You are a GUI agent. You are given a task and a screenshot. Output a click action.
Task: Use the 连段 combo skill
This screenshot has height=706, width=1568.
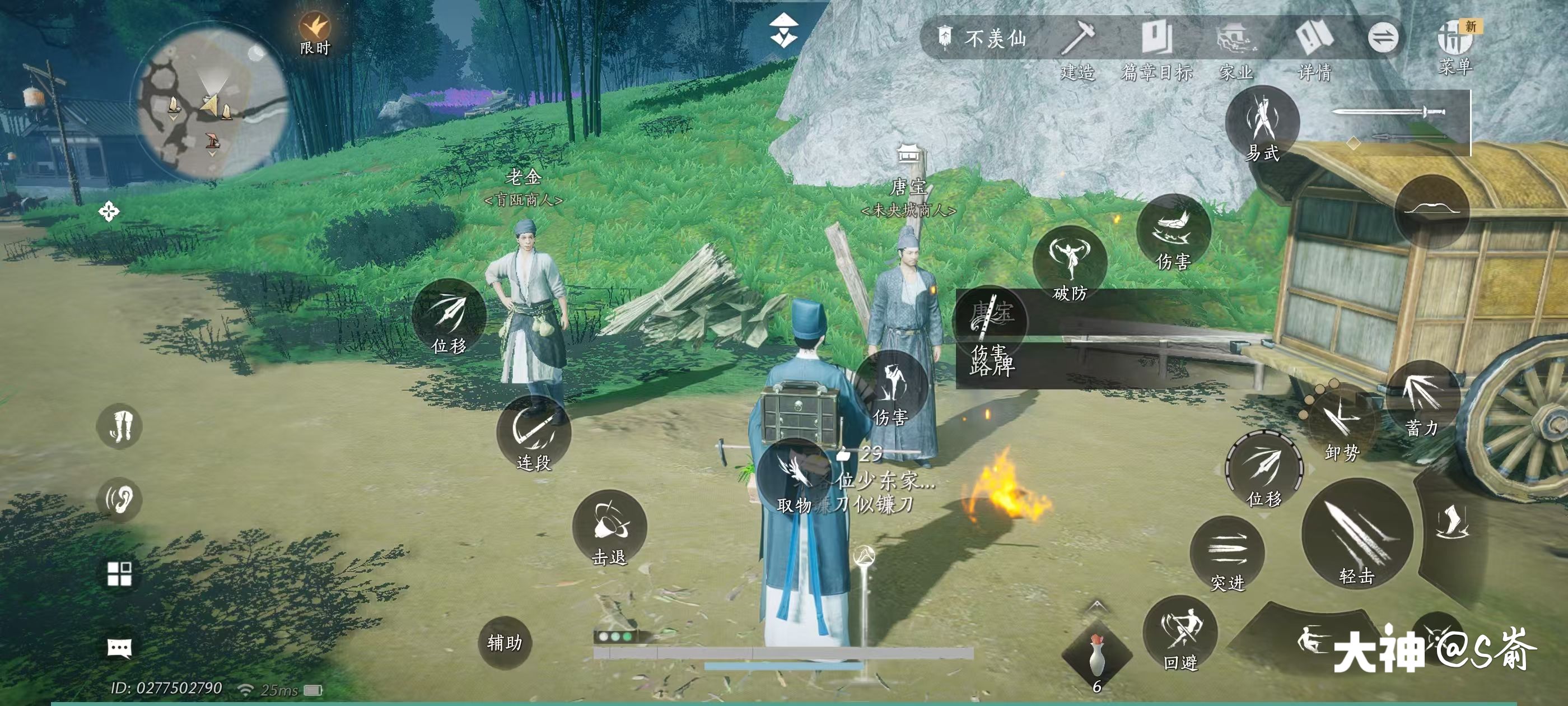[534, 433]
